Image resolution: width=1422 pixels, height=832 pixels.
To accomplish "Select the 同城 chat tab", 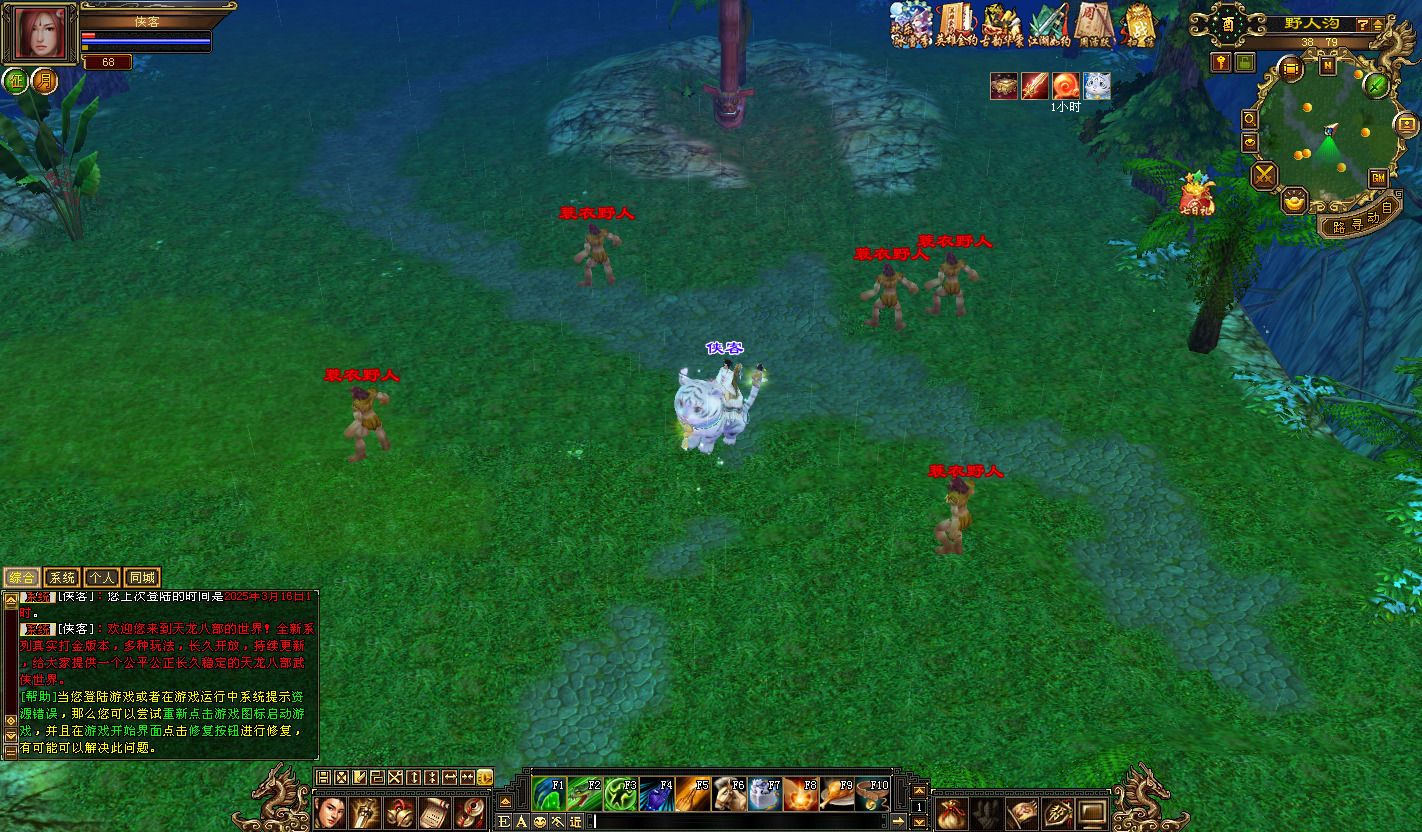I will (142, 578).
